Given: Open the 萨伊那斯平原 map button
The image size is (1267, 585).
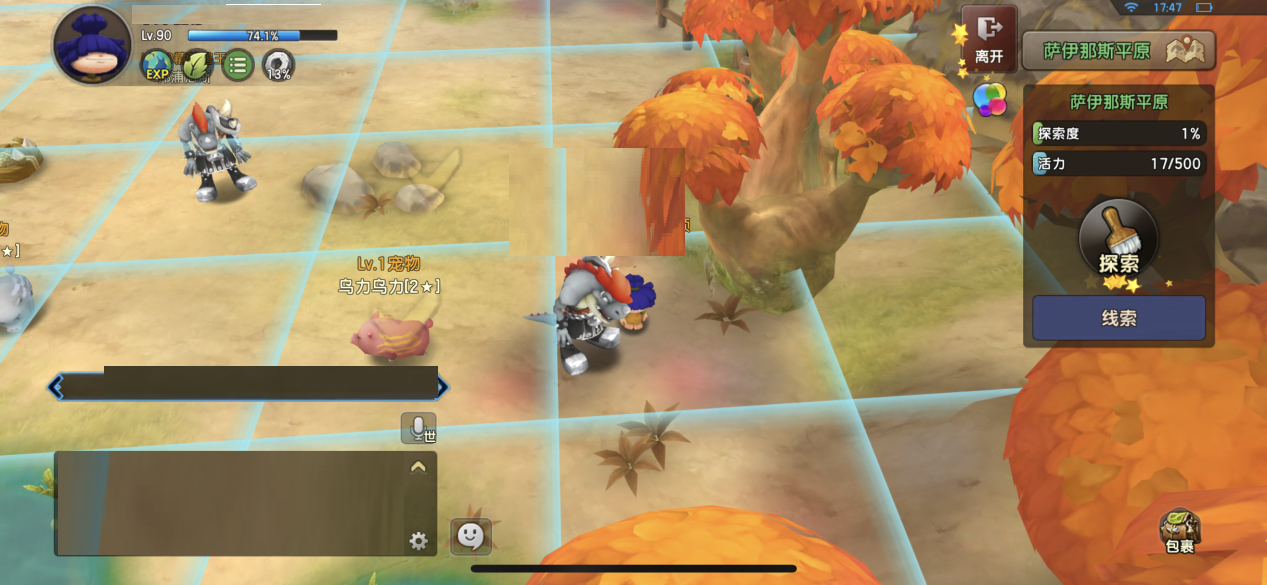Looking at the screenshot, I should (x=1118, y=51).
